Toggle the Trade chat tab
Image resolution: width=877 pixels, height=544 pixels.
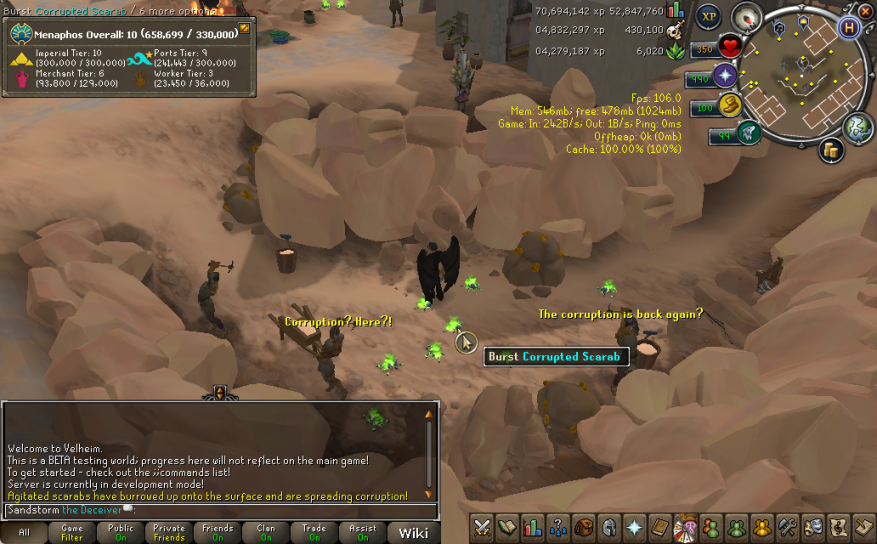[314, 532]
